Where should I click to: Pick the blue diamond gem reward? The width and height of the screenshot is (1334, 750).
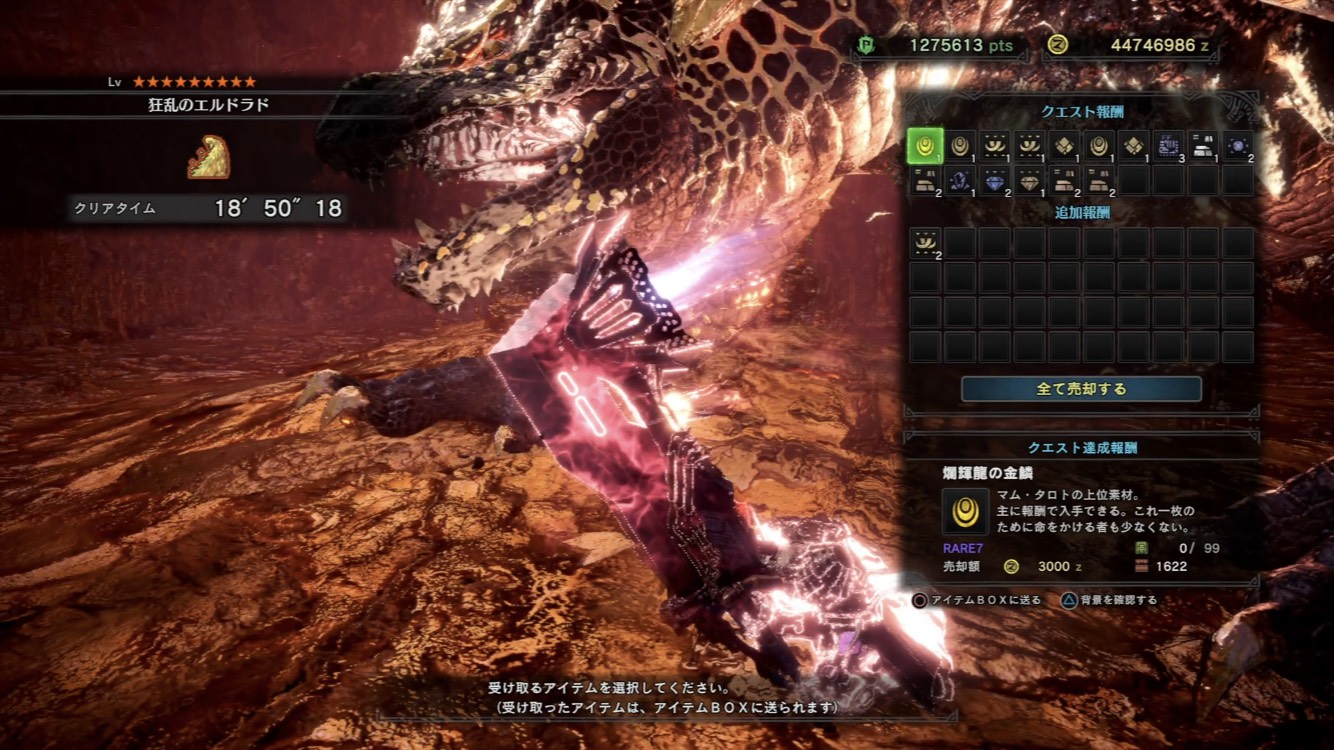pos(994,181)
